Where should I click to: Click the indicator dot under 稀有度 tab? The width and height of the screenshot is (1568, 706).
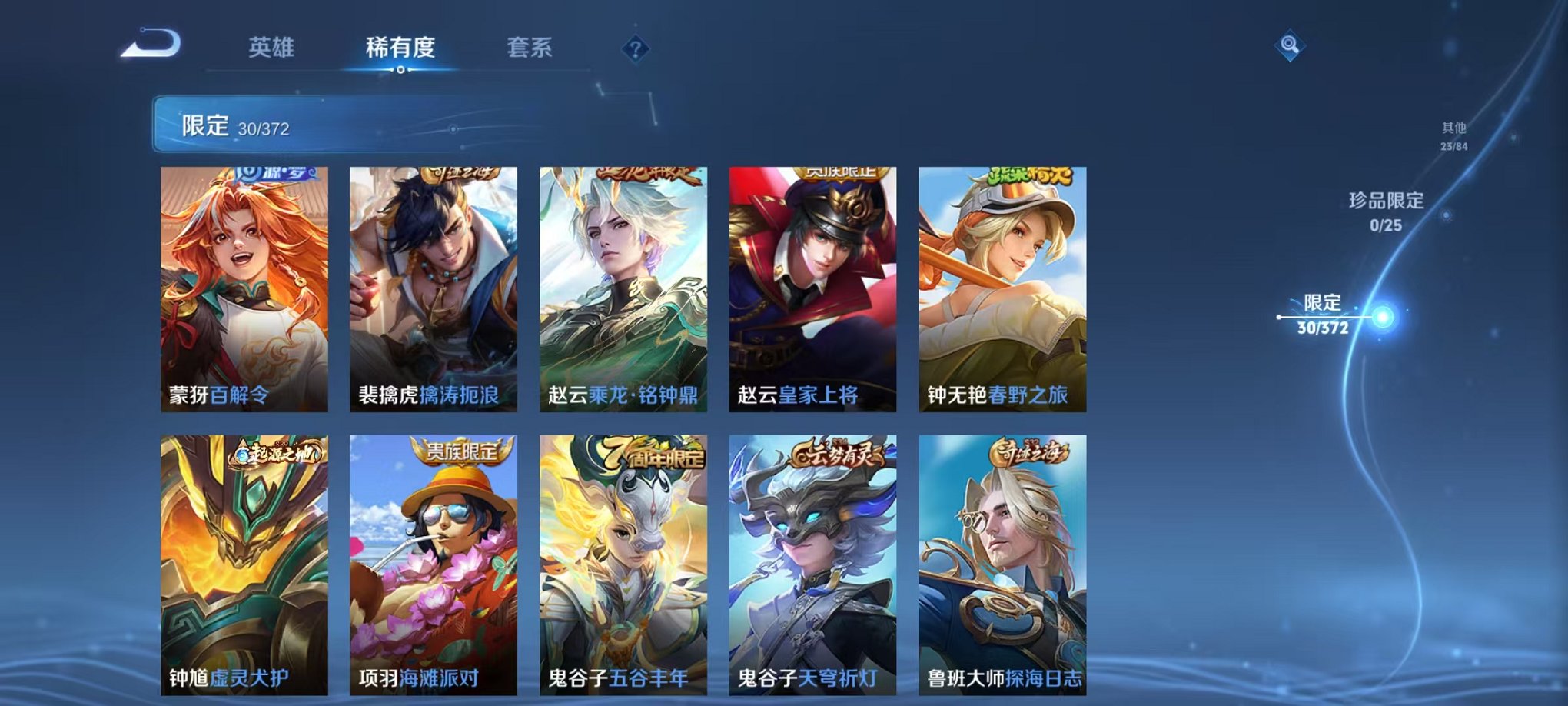(400, 70)
